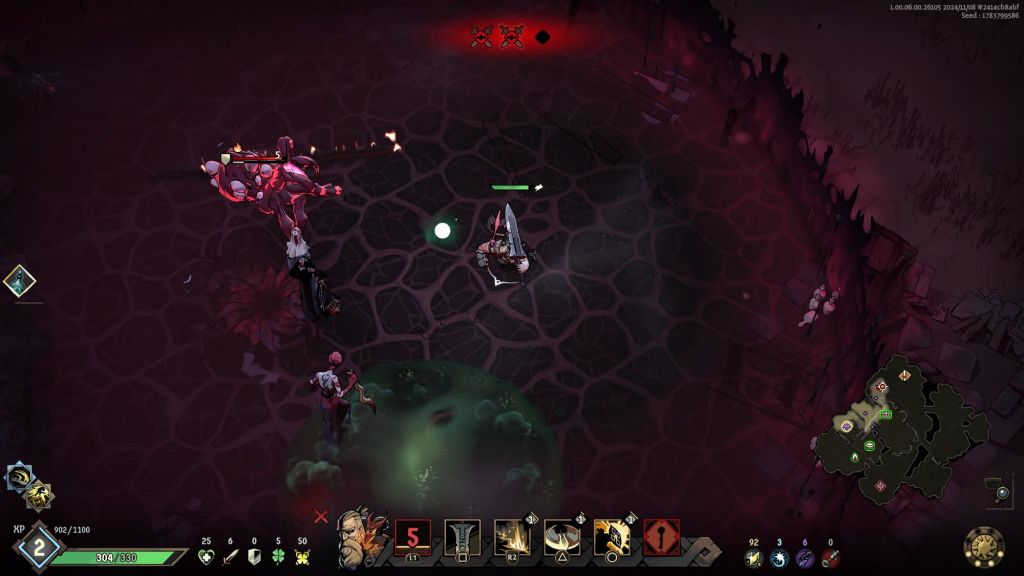Screen dimensions: 1024x576
Task: Click the blue-framed buff icon
Action: click(20, 477)
